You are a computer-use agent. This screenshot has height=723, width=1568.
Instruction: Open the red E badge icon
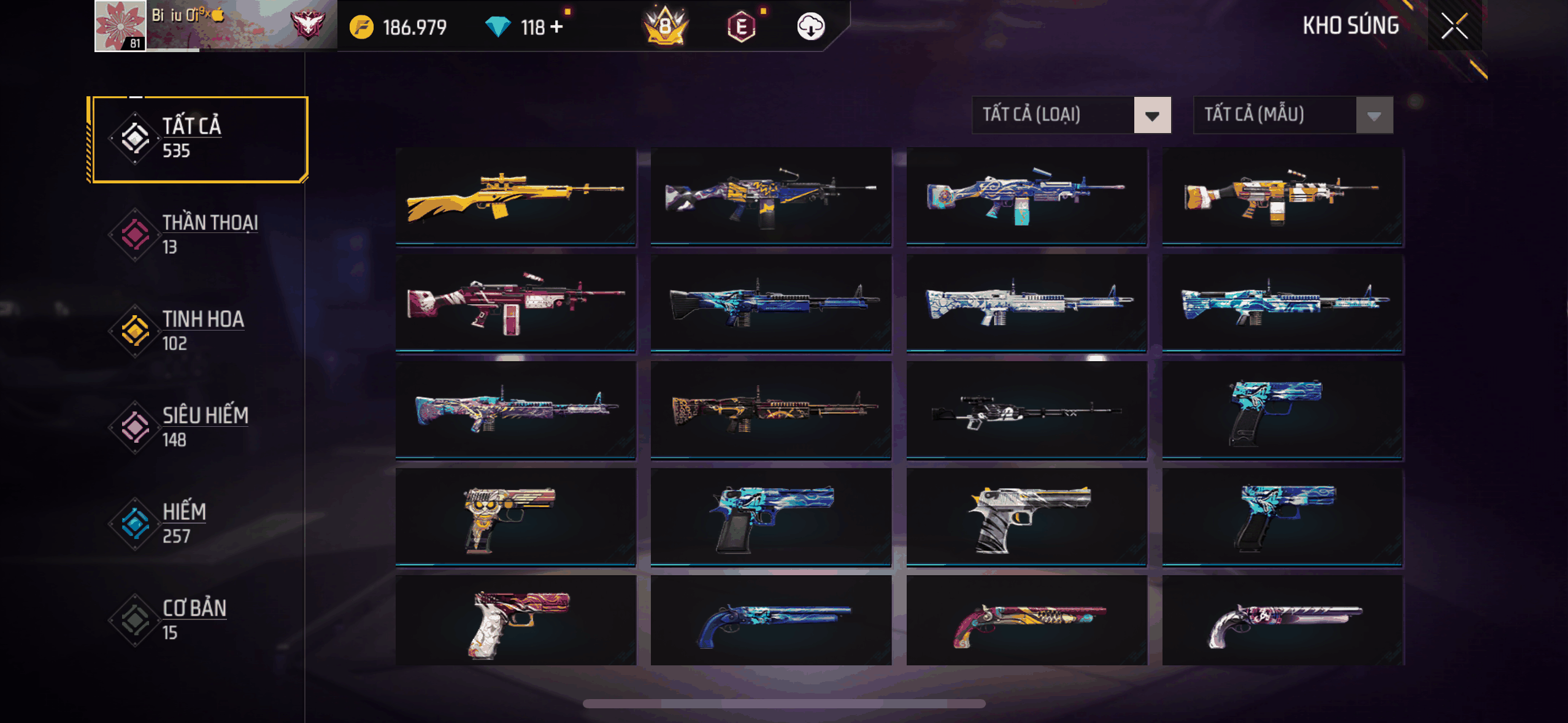tap(741, 27)
